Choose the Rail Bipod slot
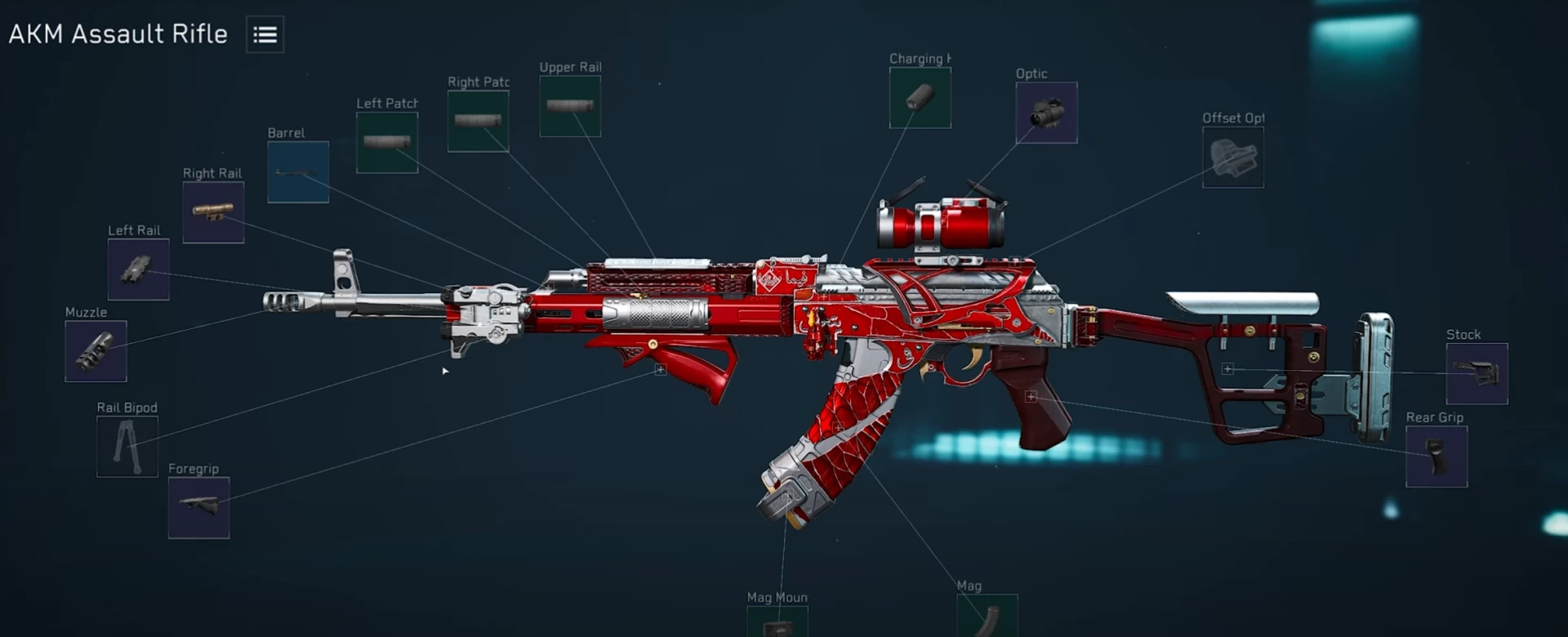Image resolution: width=1568 pixels, height=637 pixels. (x=127, y=447)
